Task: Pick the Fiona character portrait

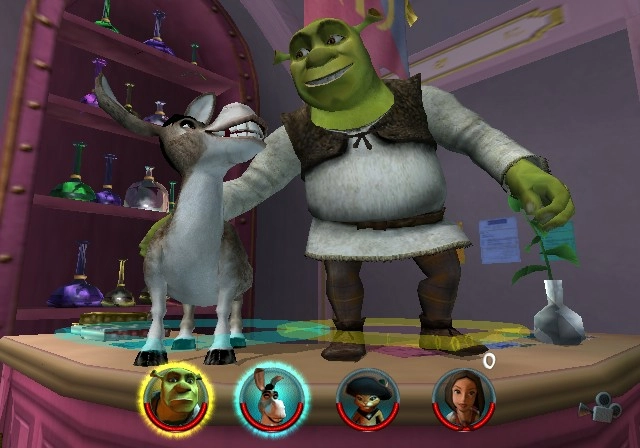Action: 462,398
